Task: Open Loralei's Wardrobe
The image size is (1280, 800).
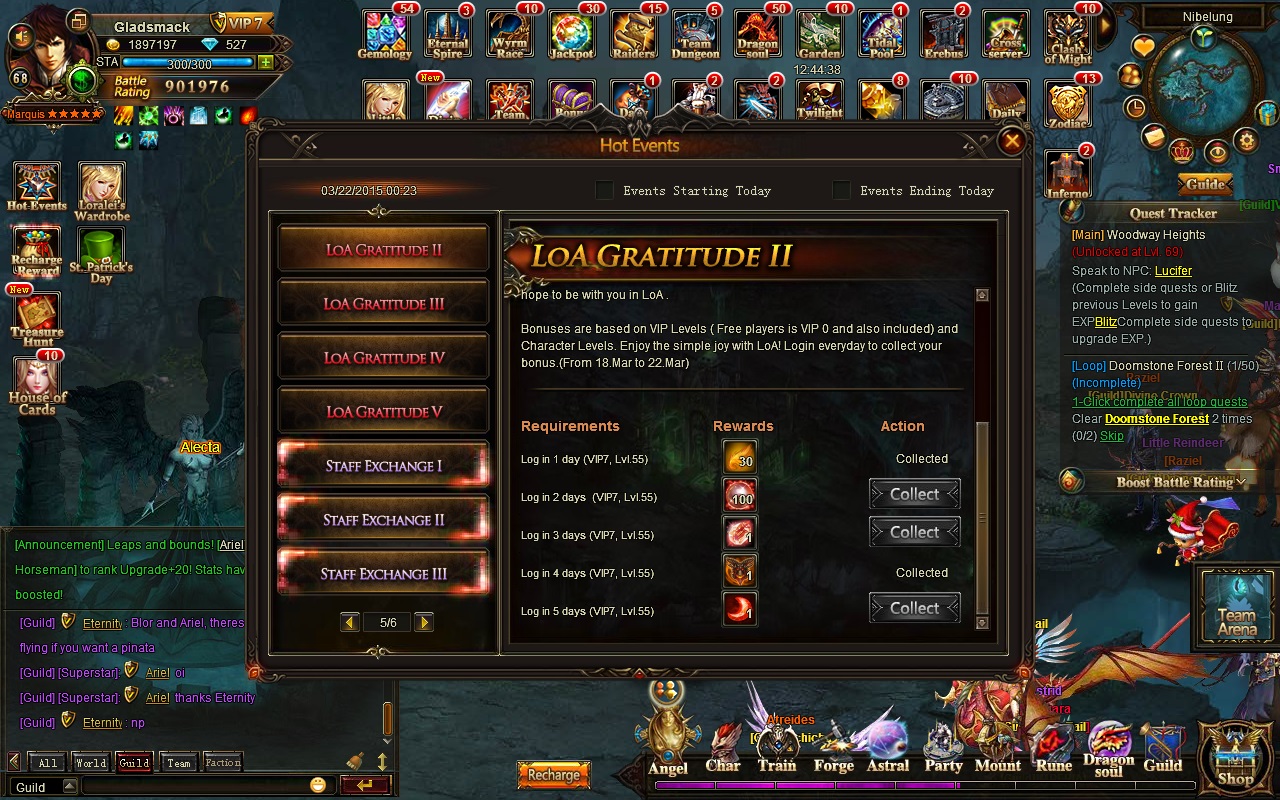Action: [x=102, y=192]
